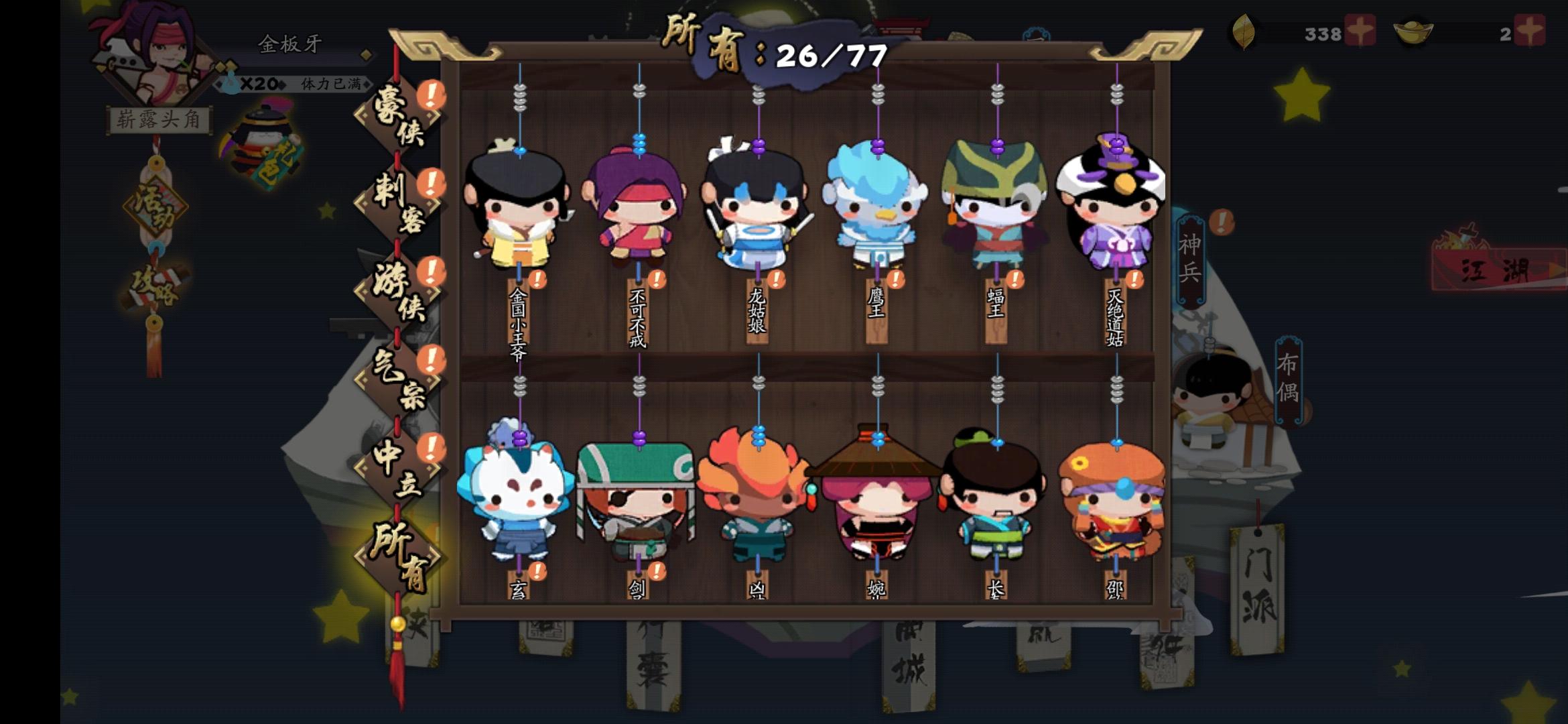Click the 26/77 collection counter
The image size is (1568, 724).
[829, 55]
